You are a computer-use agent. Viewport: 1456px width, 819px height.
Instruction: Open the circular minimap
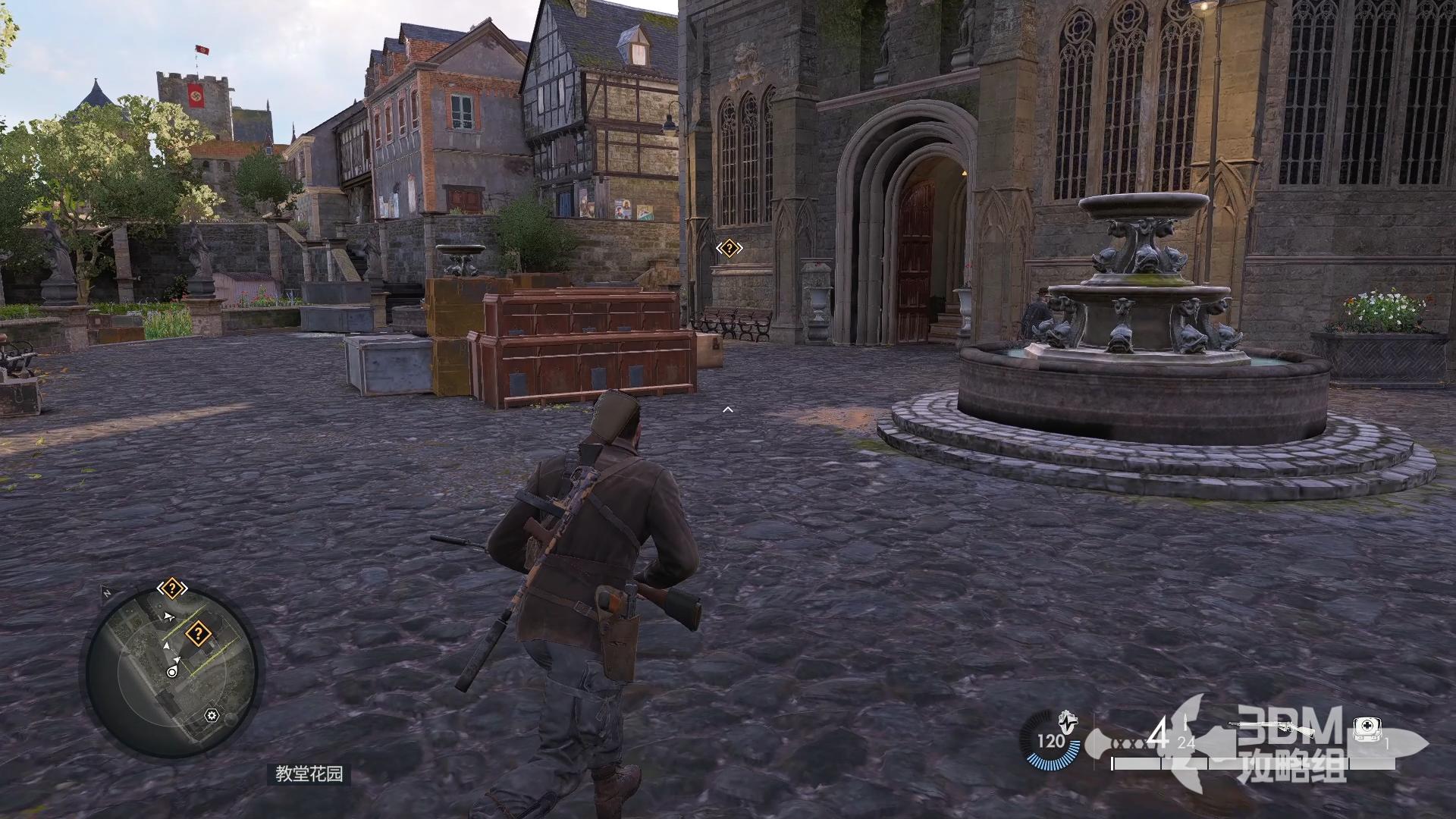point(173,671)
